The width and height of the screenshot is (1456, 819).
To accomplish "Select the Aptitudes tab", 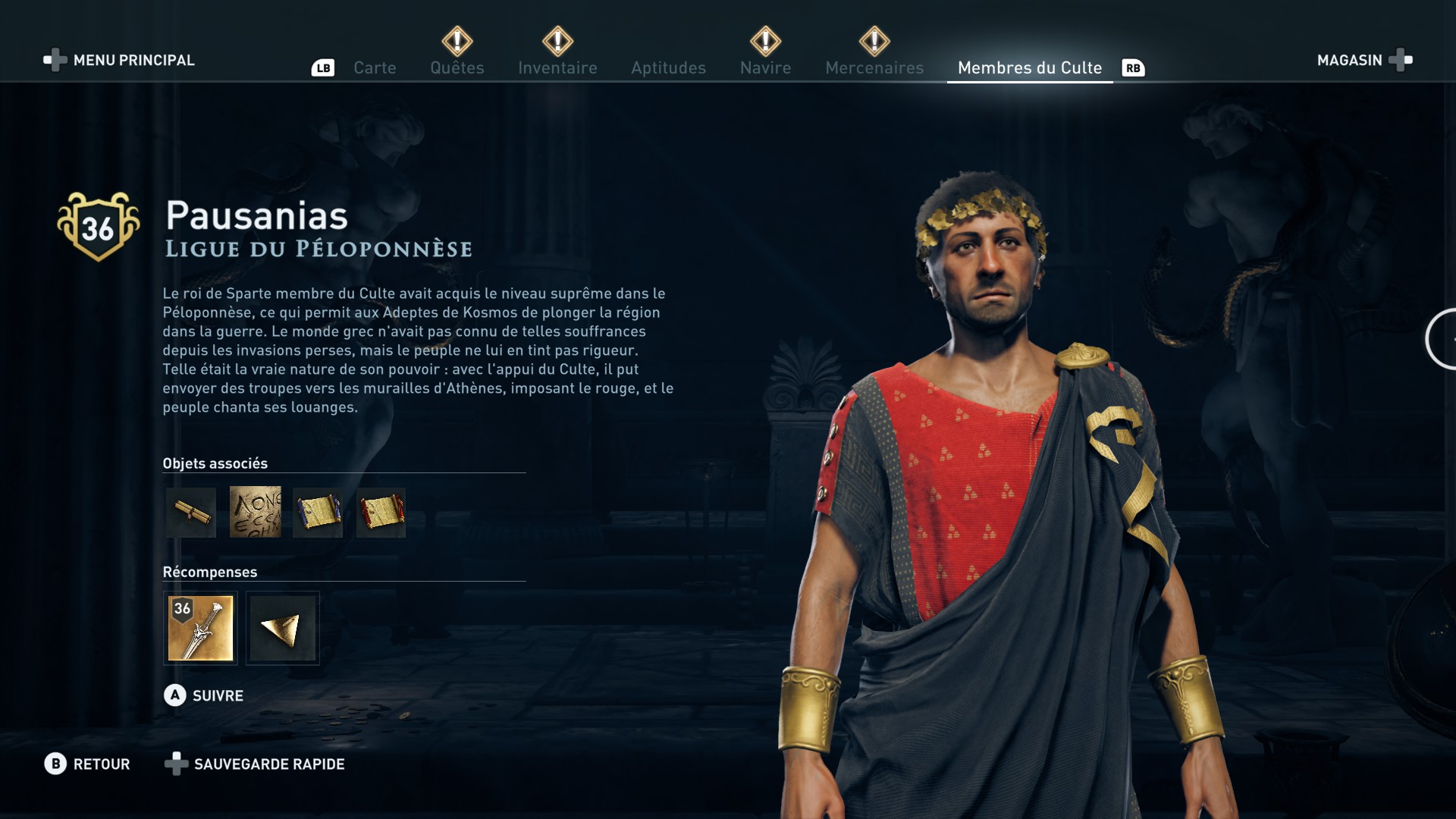I will click(668, 67).
